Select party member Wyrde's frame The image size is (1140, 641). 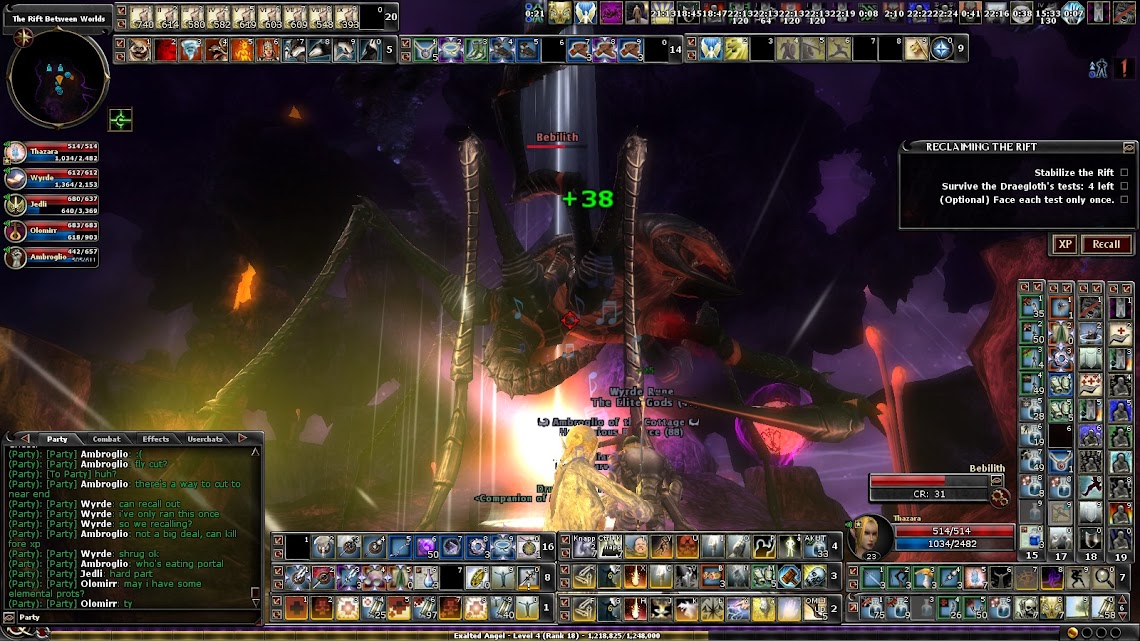pyautogui.click(x=52, y=180)
